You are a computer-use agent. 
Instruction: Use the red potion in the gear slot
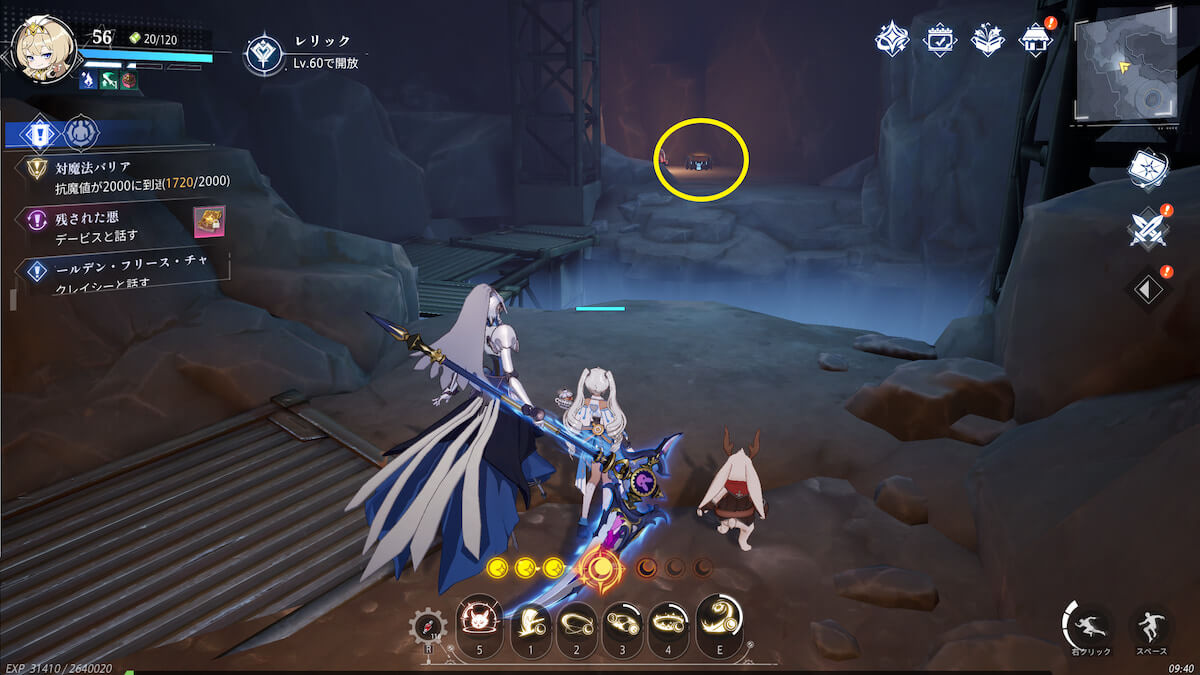[427, 628]
